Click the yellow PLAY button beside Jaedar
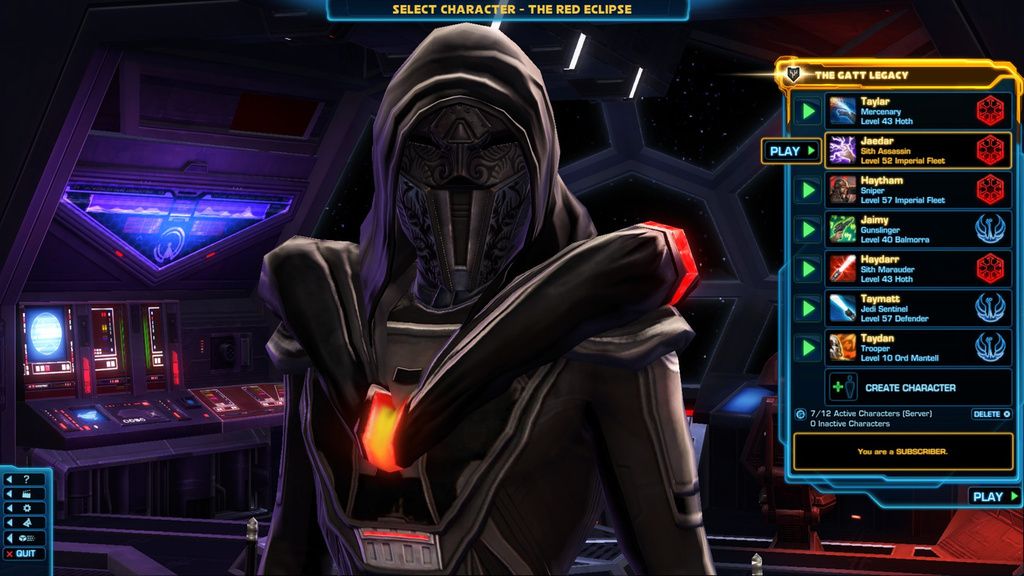Screen dimensions: 1024x576 pos(791,151)
